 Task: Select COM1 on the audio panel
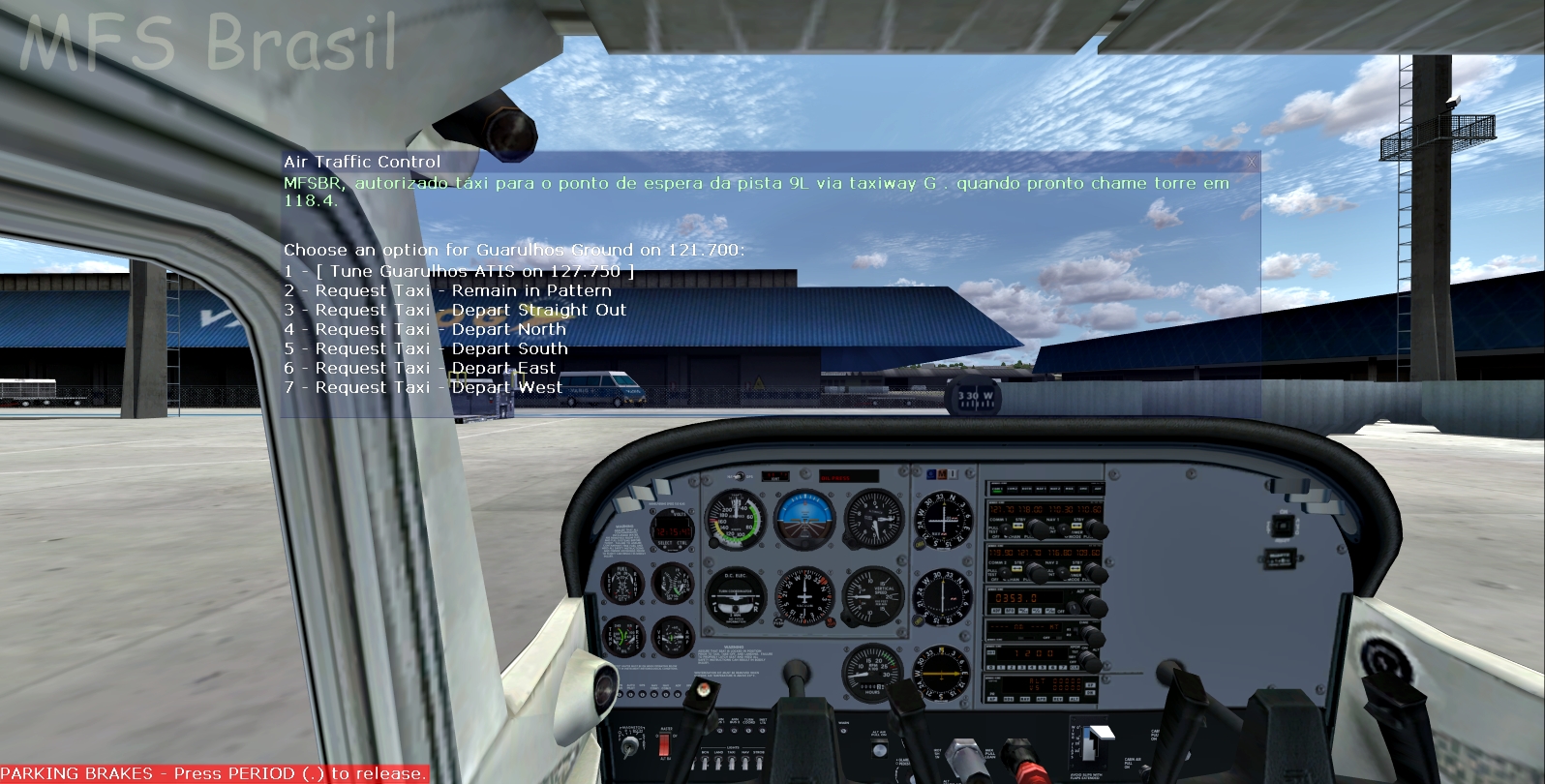995,490
